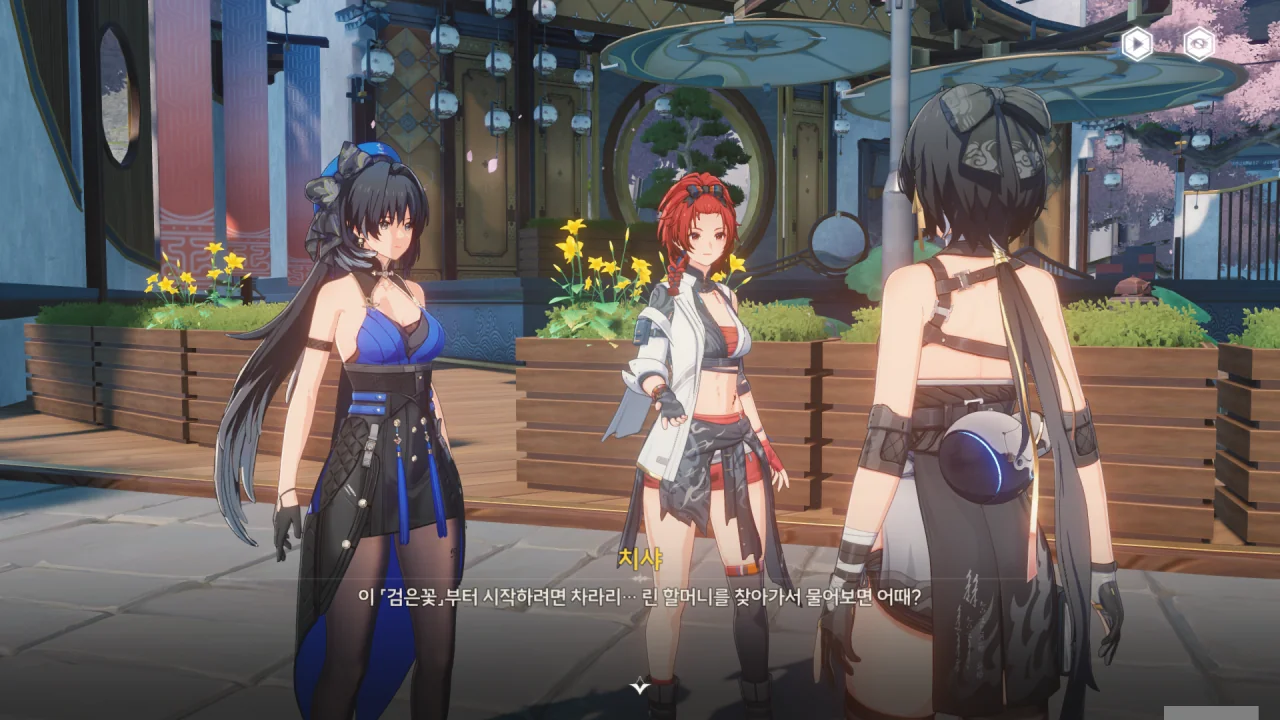This screenshot has width=1280, height=720.
Task: Enable auto-play with the hexagonal play button
Action: tap(1136, 44)
